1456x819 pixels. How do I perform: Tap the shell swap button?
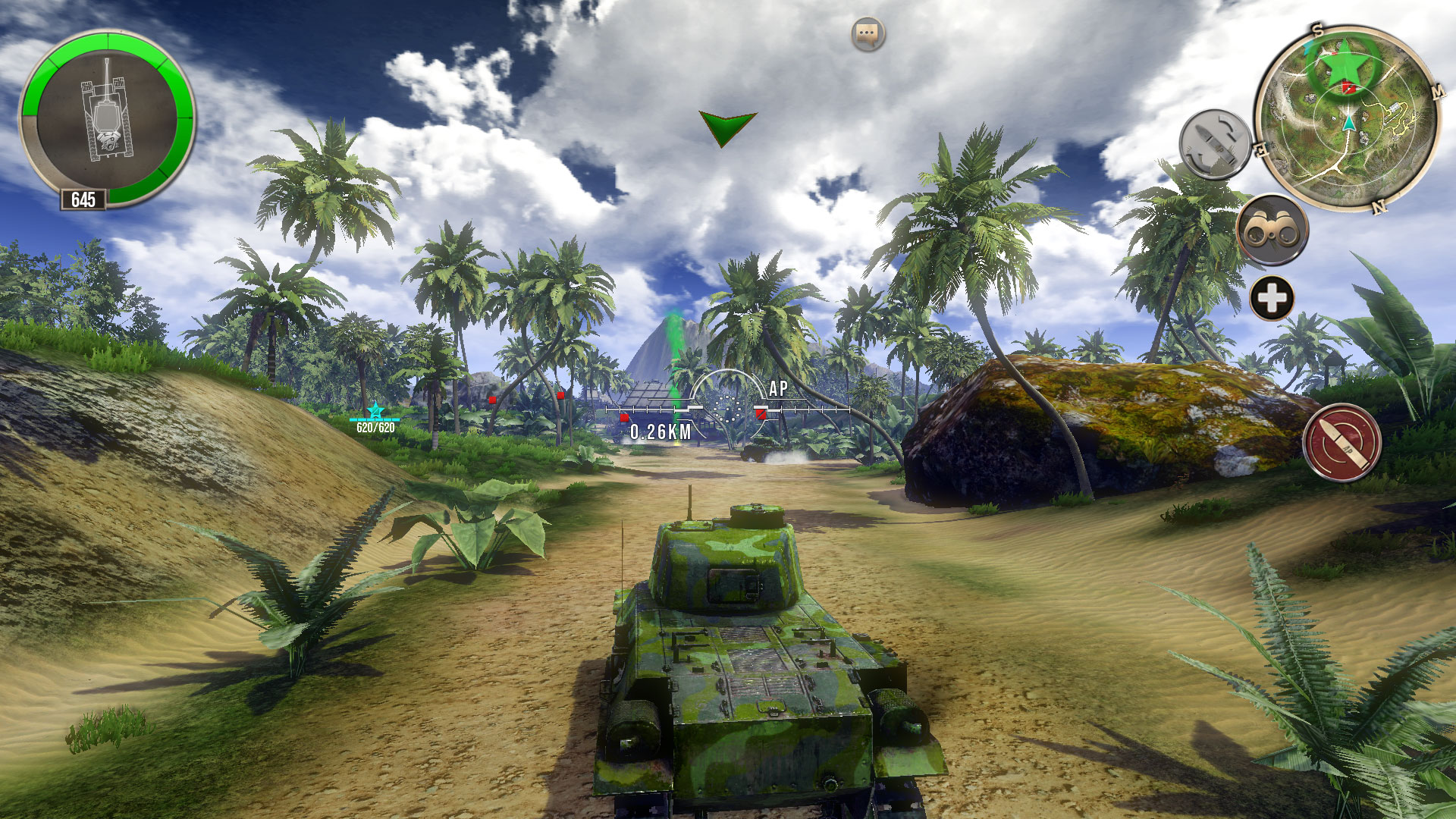pyautogui.click(x=1215, y=144)
